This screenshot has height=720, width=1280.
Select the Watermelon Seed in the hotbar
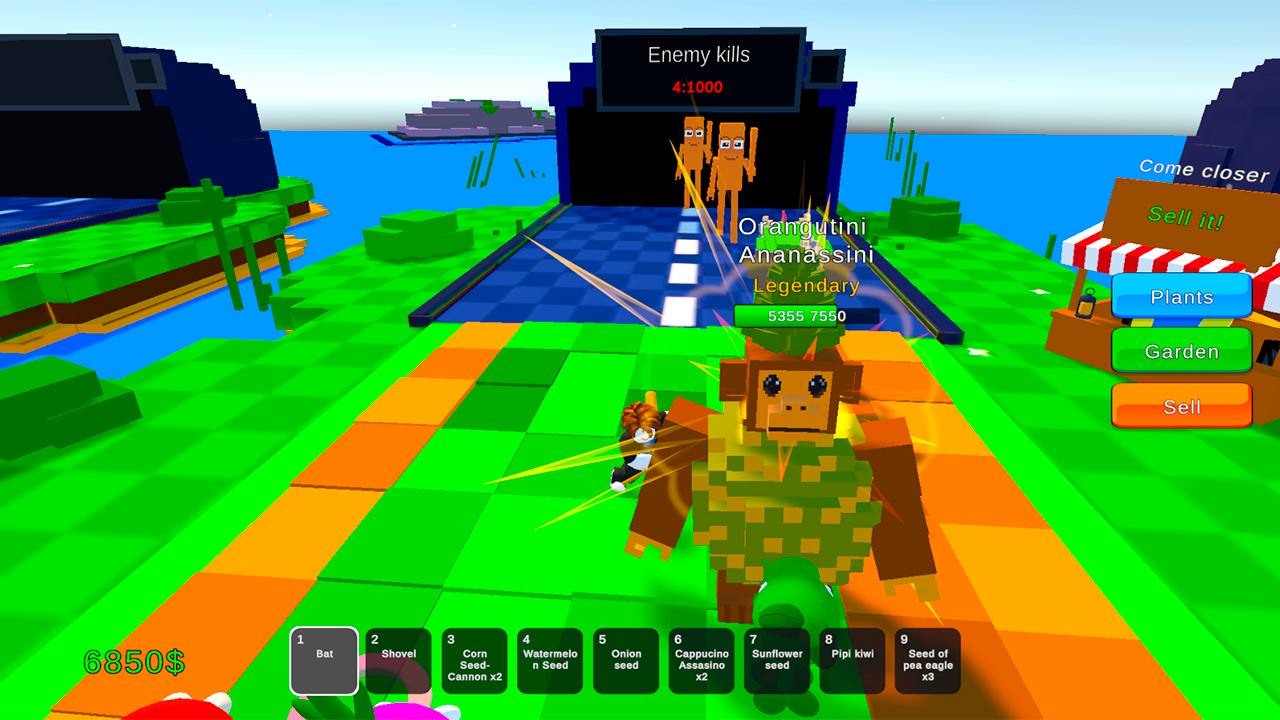coord(550,660)
